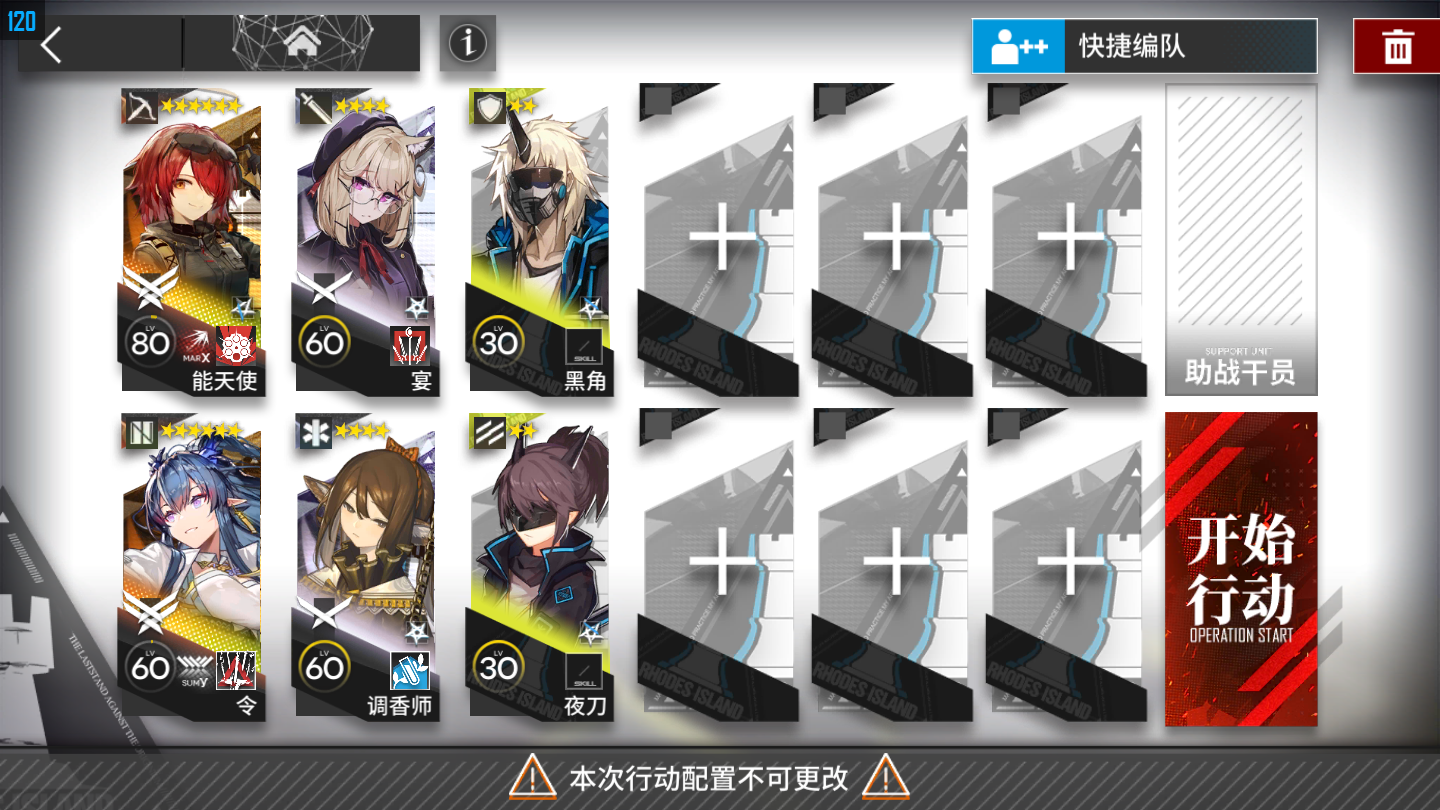
Task: Click the info (i) icon at the top
Action: 467,44
